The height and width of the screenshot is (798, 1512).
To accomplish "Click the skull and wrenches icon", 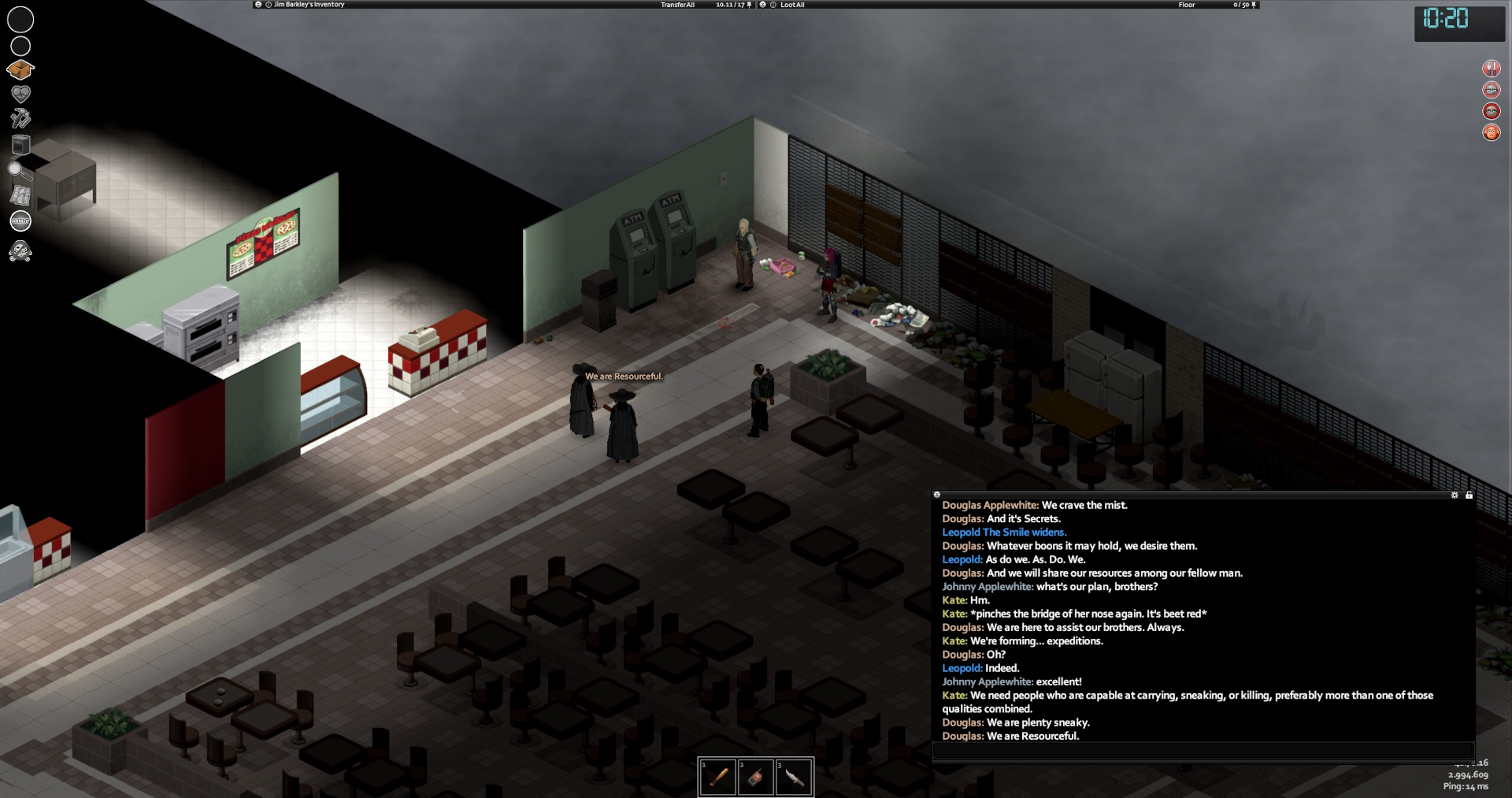I will [20, 252].
